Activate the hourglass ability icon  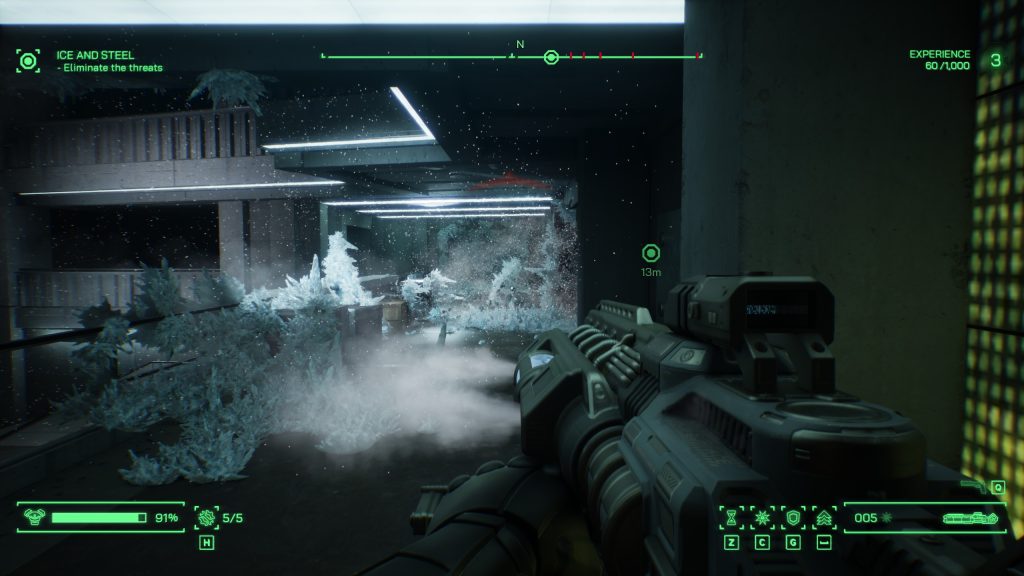(732, 517)
